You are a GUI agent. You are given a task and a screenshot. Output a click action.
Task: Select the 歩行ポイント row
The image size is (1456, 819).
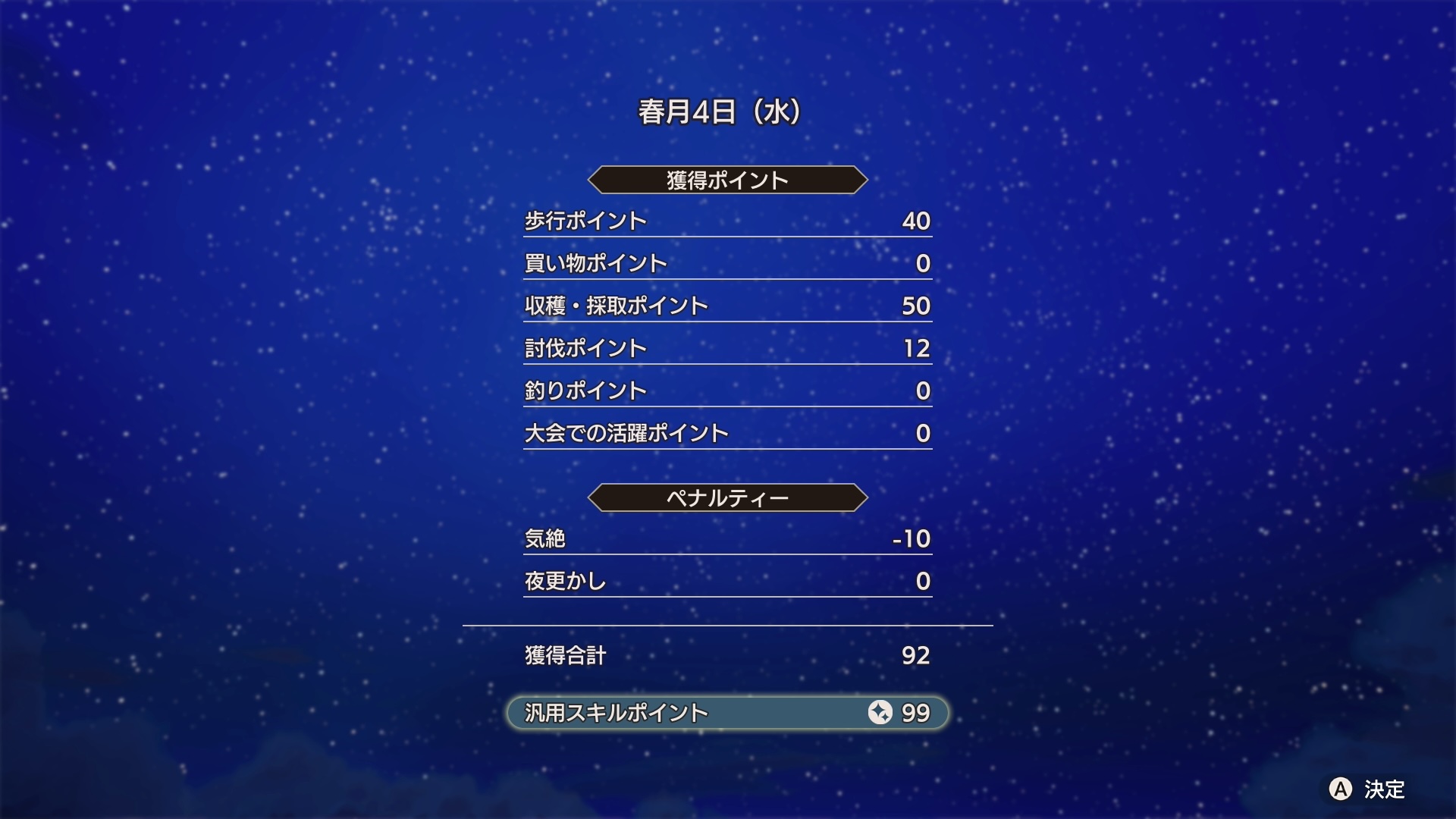coord(585,221)
